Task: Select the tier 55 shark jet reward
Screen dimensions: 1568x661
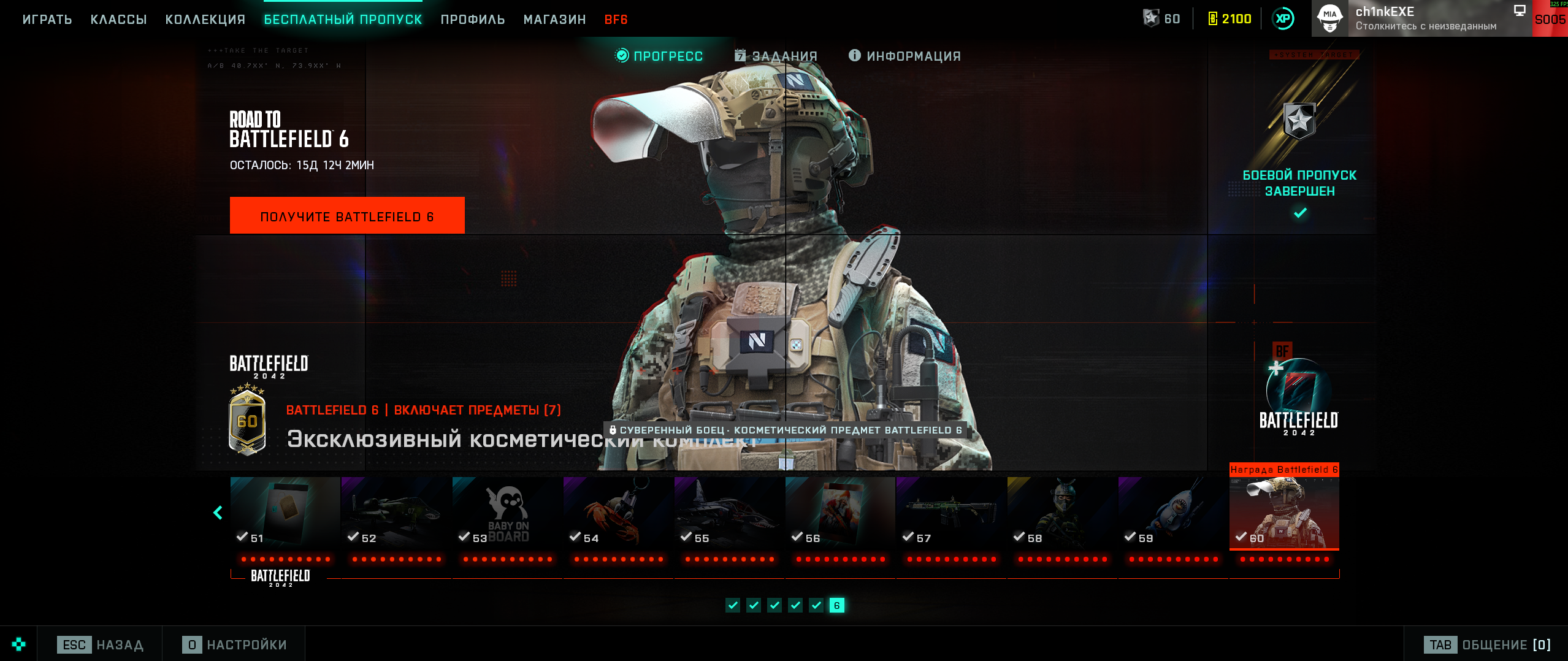Action: tap(729, 512)
